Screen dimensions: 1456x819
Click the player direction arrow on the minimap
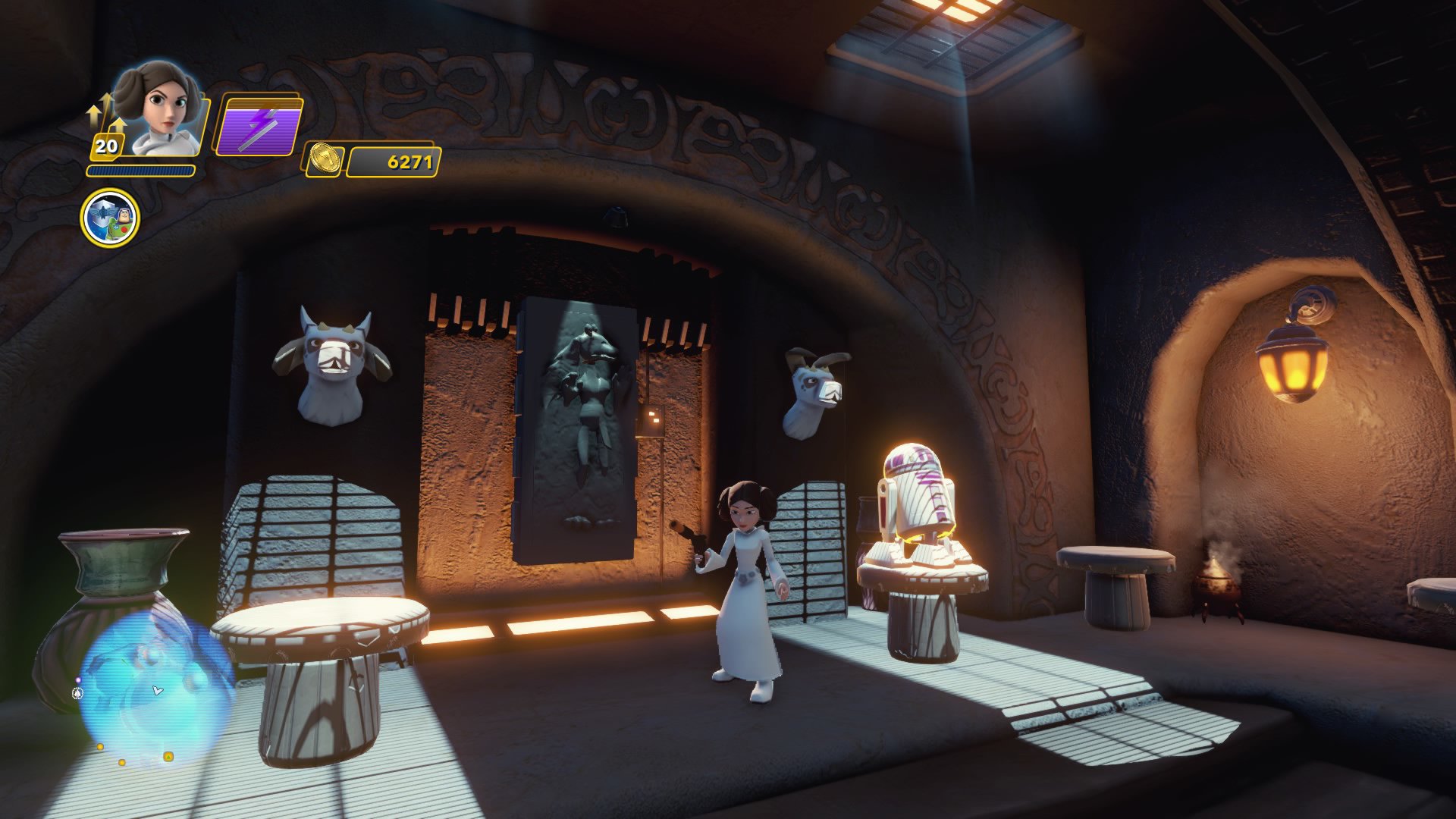pos(158,690)
